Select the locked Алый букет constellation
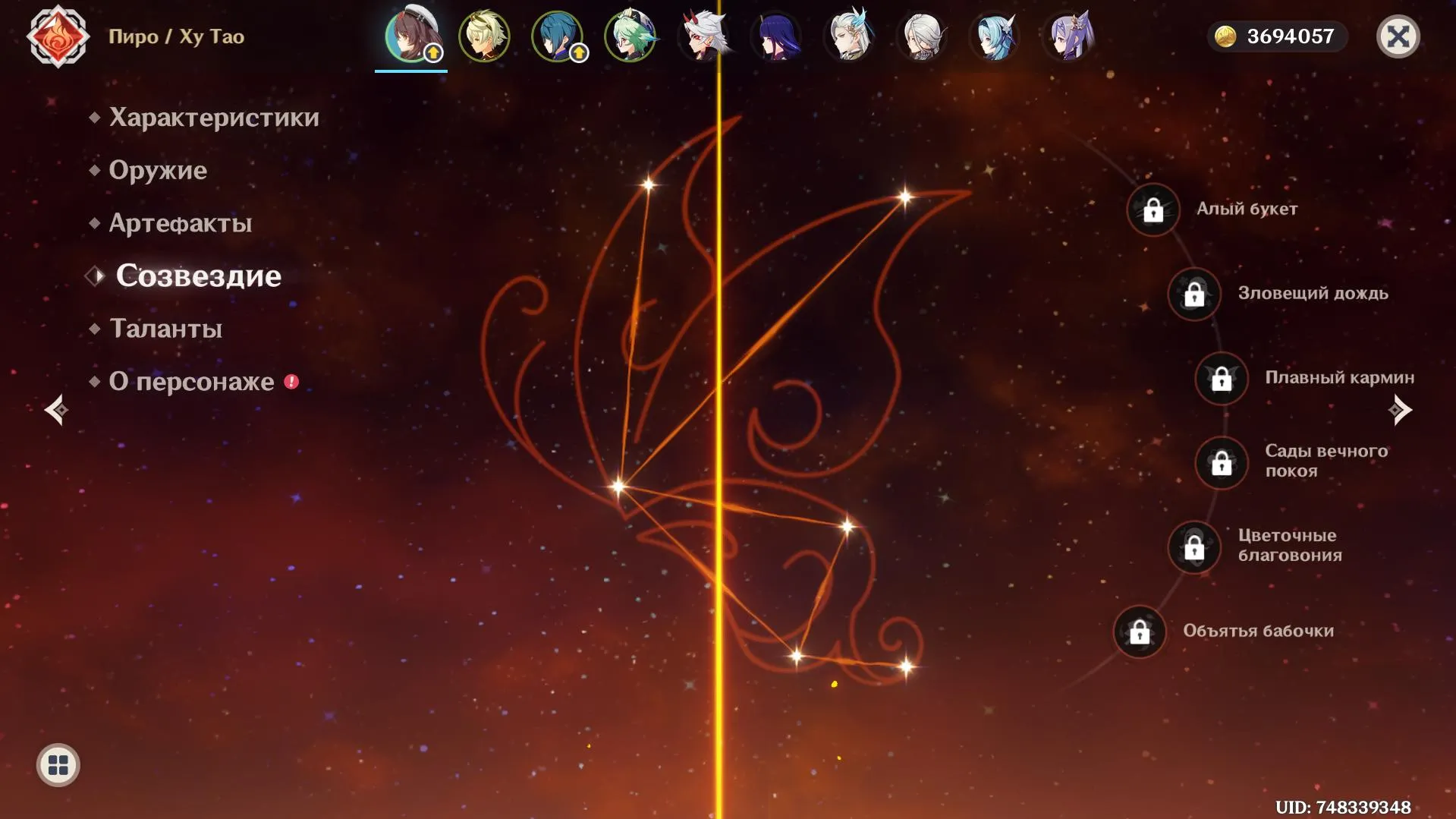1456x819 pixels. coord(1153,210)
